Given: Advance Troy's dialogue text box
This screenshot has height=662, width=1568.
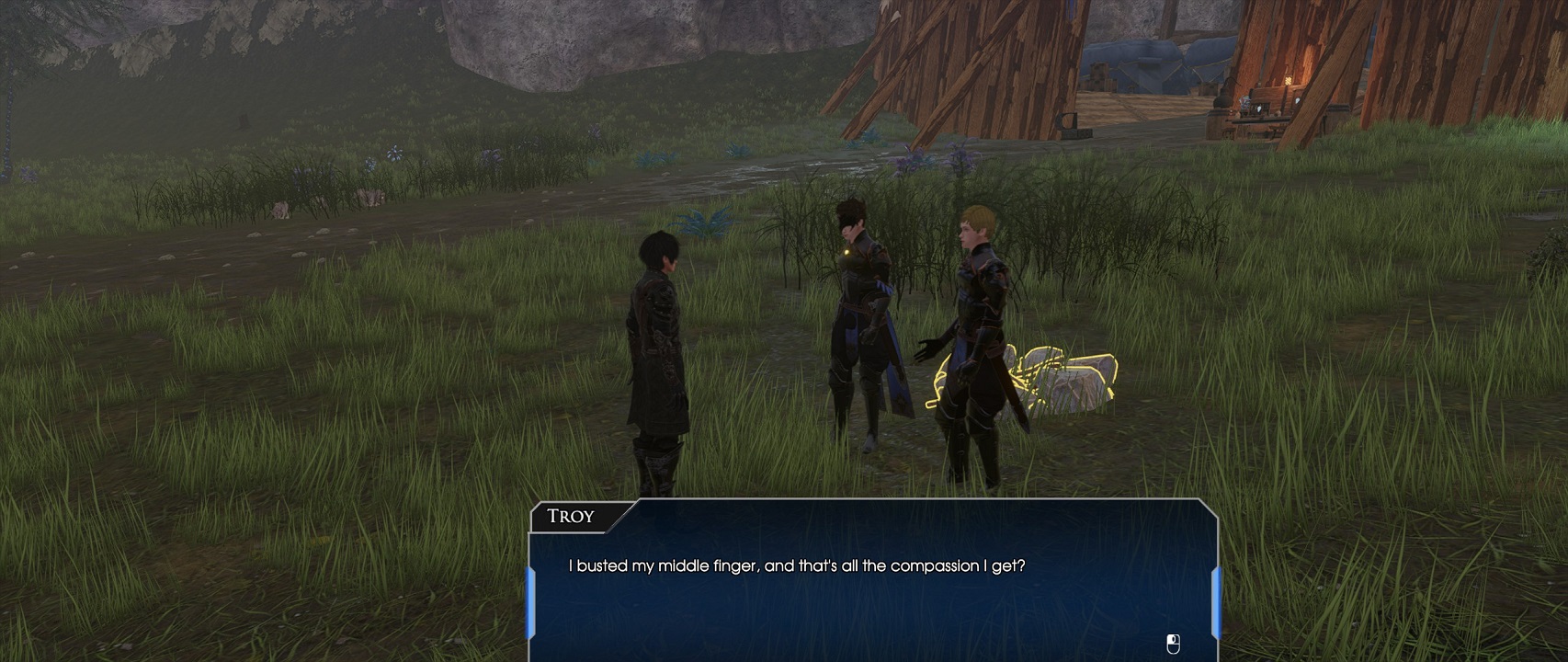Looking at the screenshot, I should point(871,588).
